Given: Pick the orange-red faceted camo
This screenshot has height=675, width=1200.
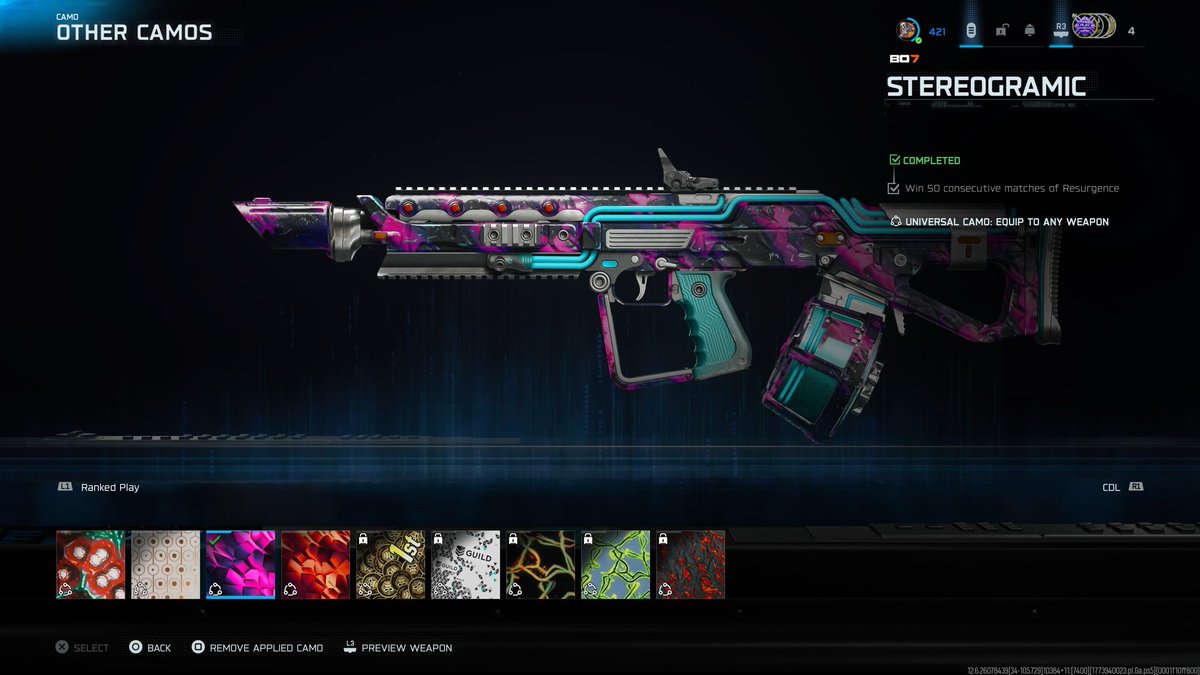Looking at the screenshot, I should 316,564.
